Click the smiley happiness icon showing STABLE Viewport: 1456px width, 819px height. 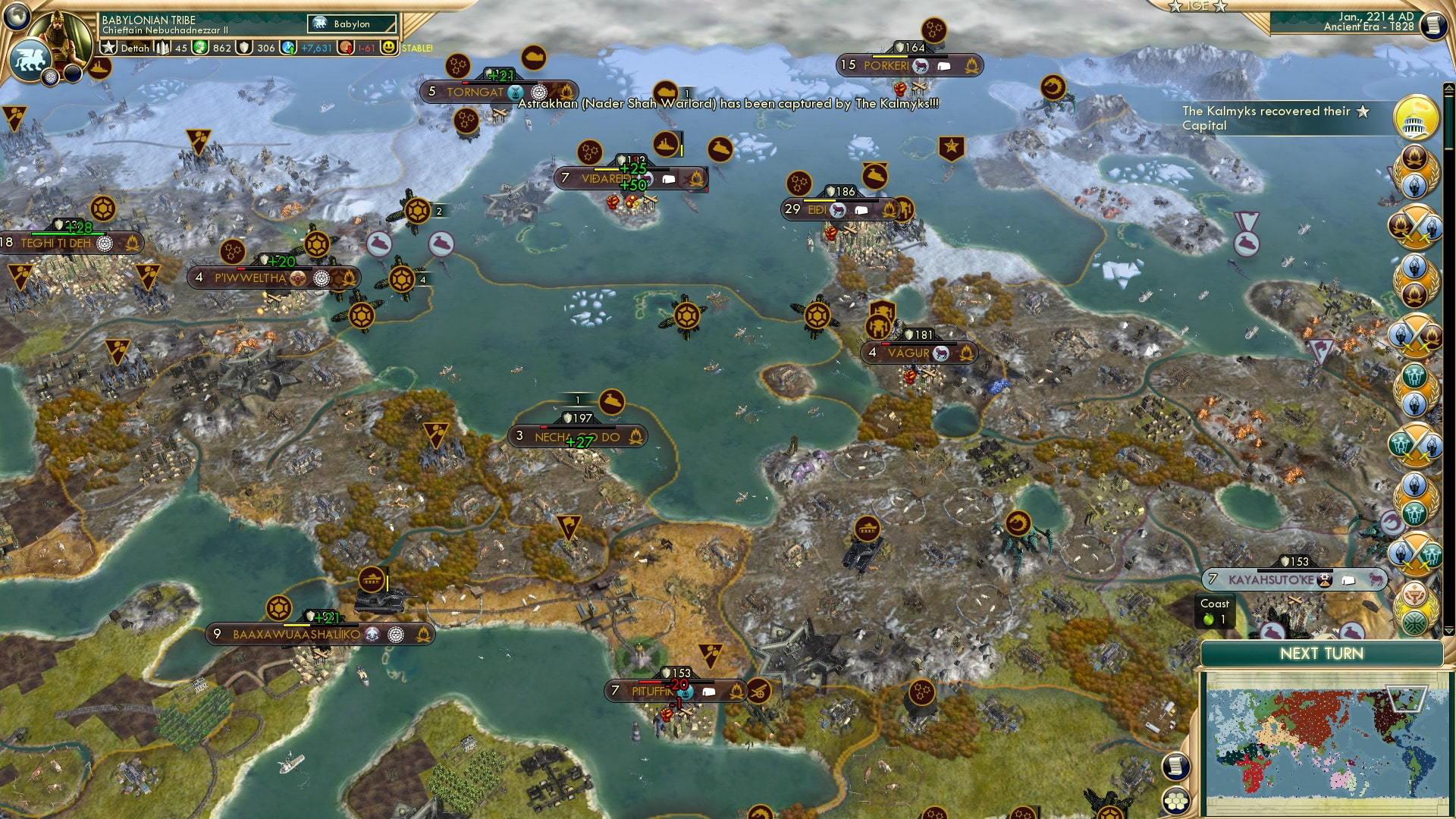coord(389,47)
